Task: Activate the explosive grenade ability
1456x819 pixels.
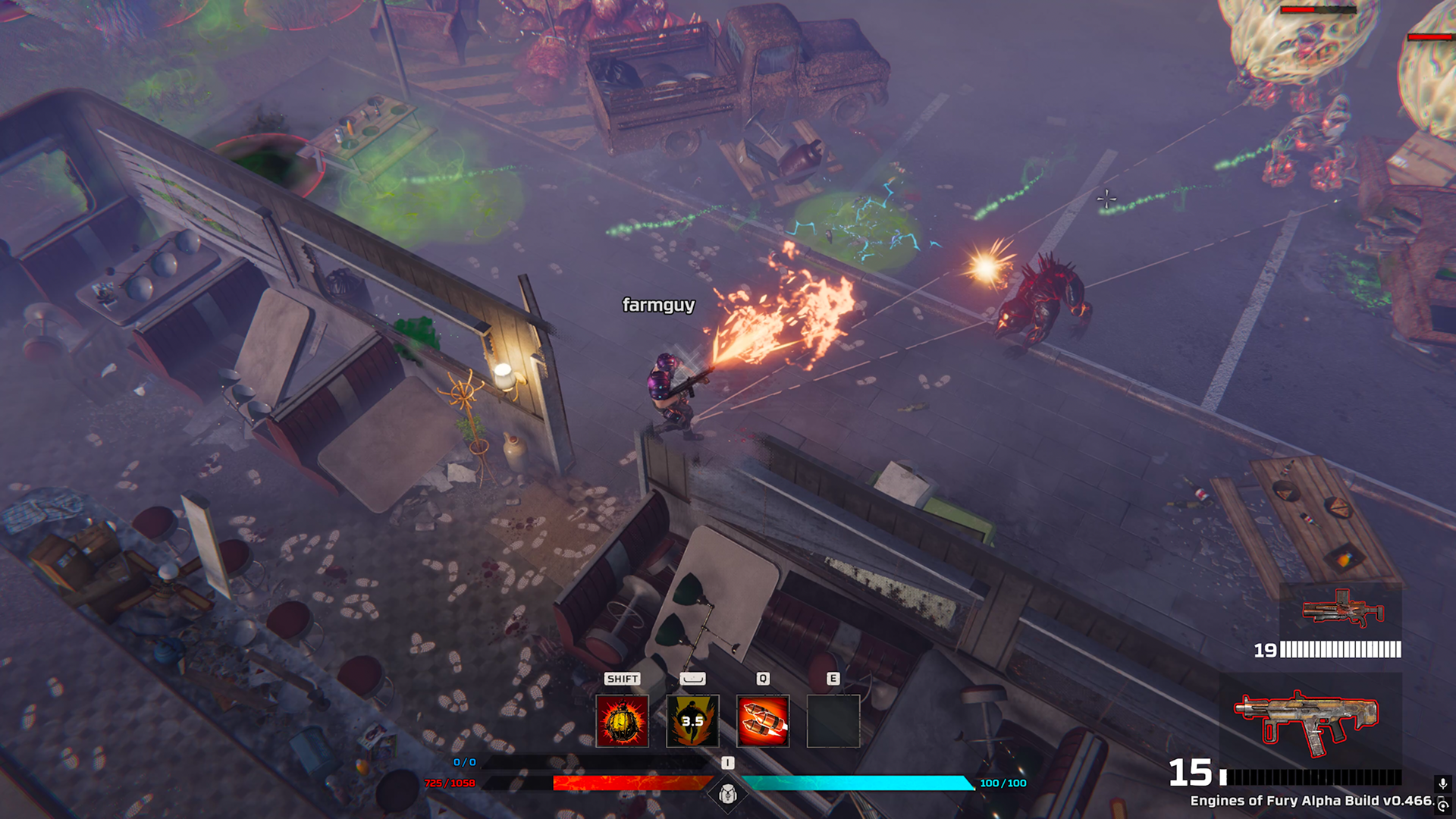Action: click(x=622, y=721)
